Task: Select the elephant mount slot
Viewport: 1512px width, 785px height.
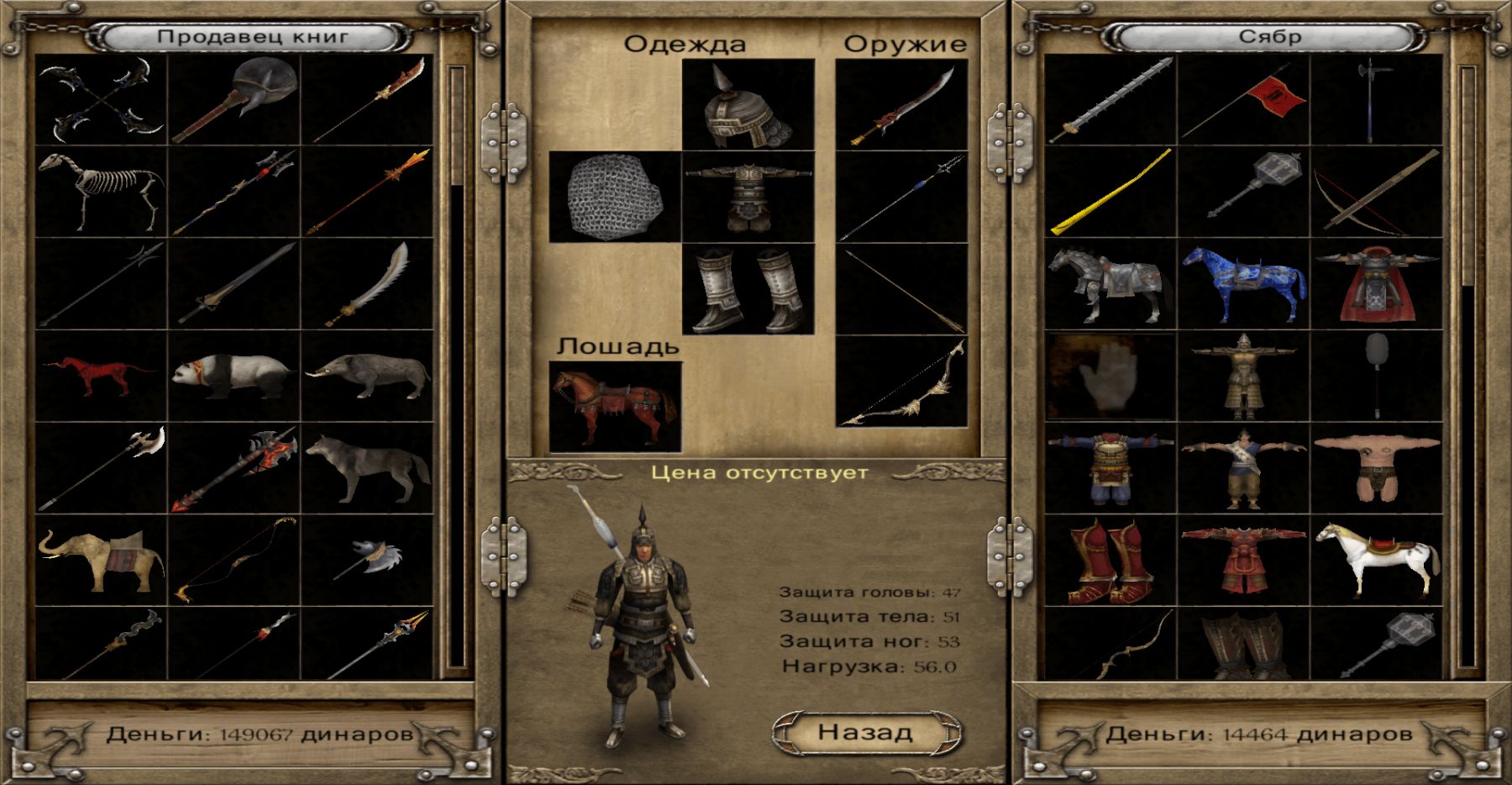Action: tap(101, 561)
